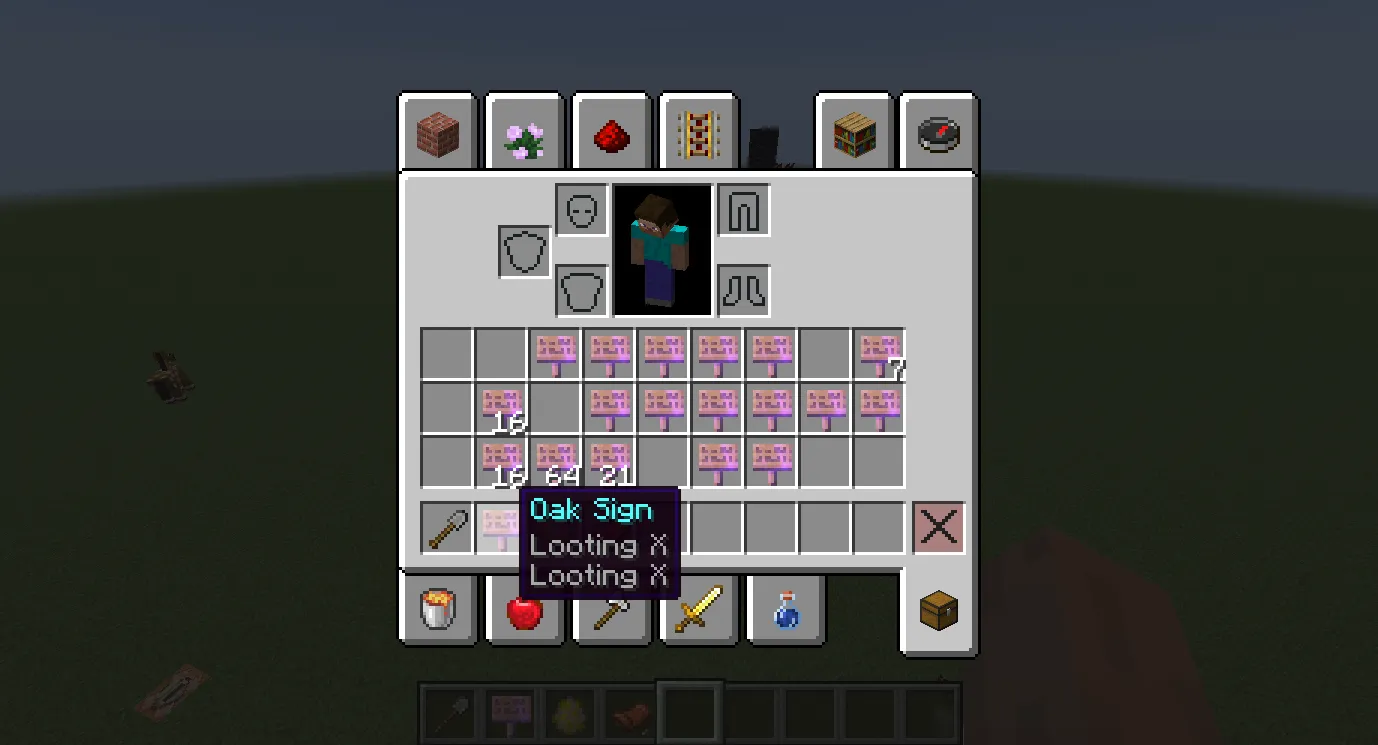Select the stack of 64 pink signs
The height and width of the screenshot is (745, 1378).
[555, 460]
